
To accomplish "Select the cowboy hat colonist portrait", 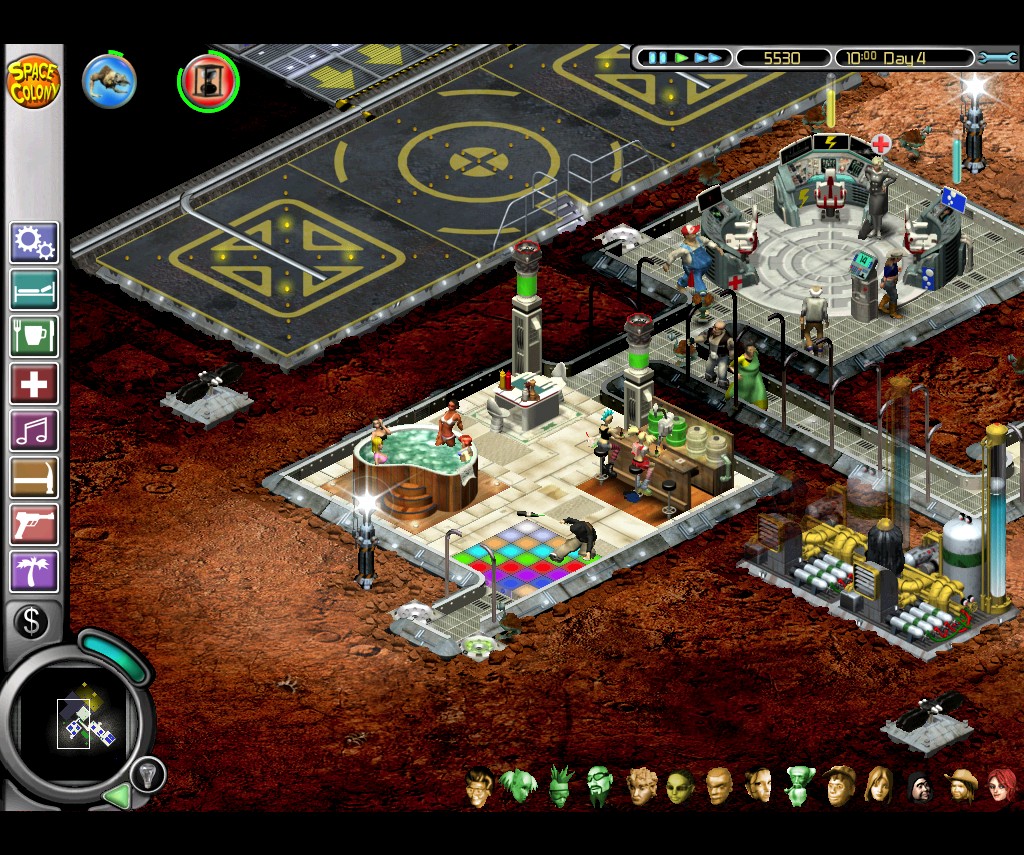I will [963, 787].
